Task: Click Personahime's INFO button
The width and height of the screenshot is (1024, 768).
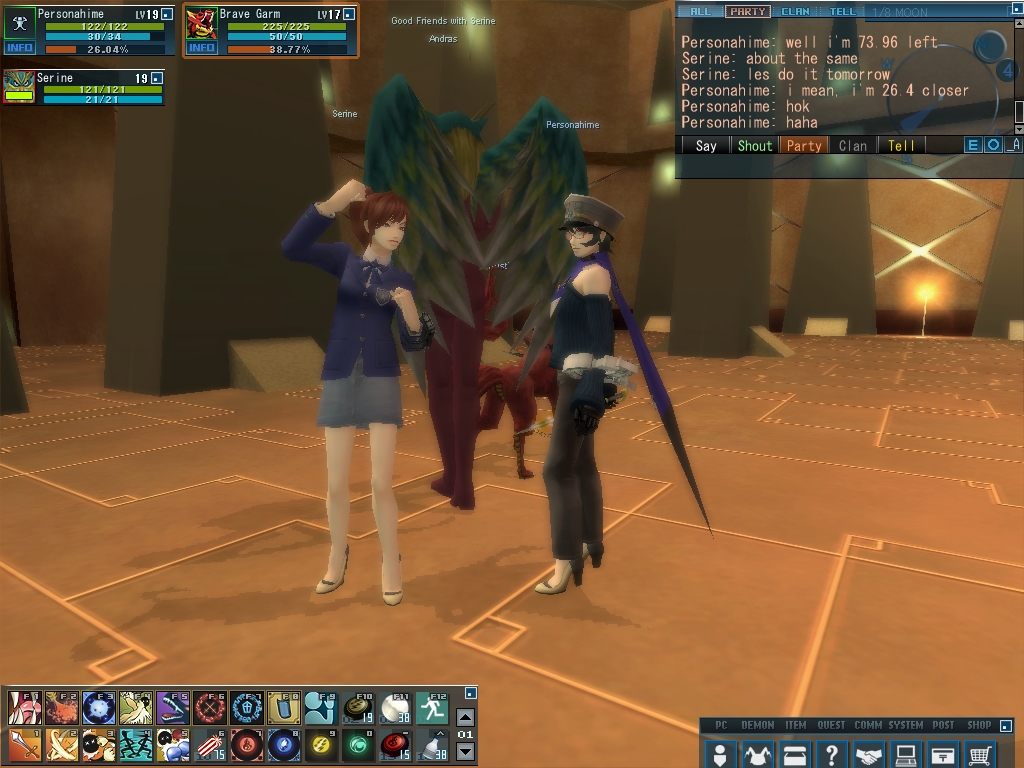Action: pyautogui.click(x=19, y=48)
